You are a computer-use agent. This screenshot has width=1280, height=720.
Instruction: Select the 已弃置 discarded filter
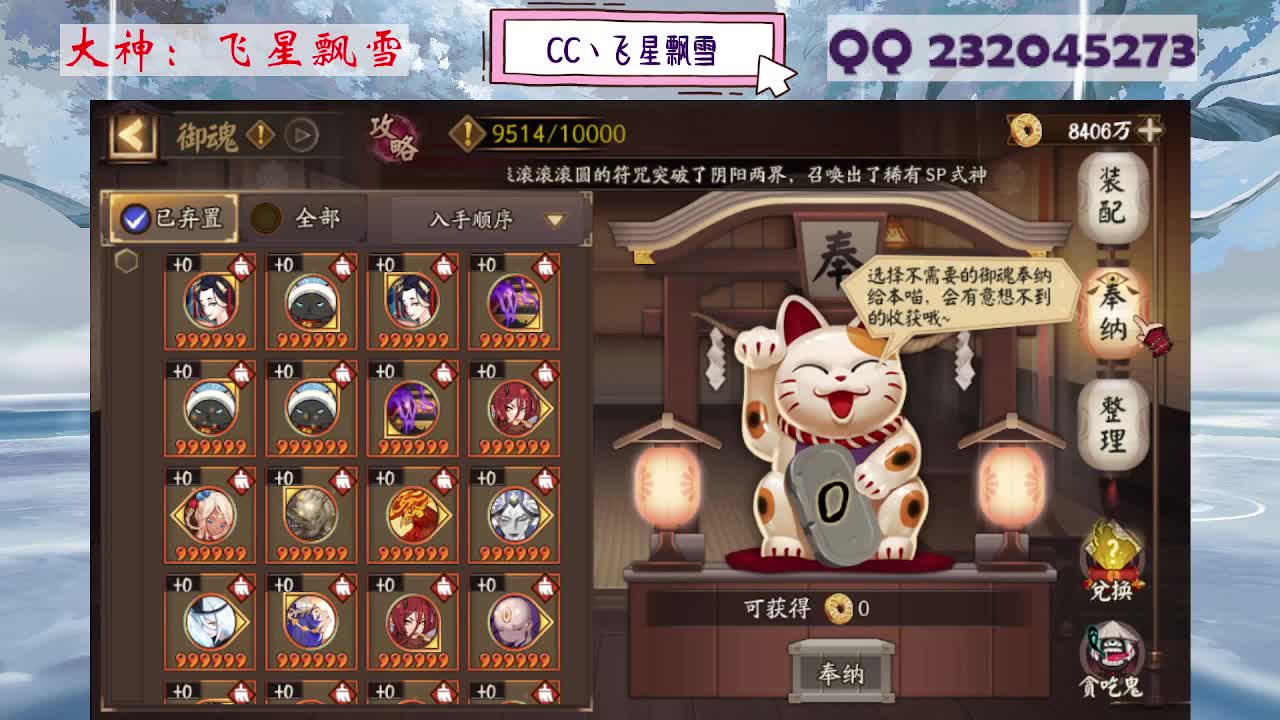tap(174, 219)
